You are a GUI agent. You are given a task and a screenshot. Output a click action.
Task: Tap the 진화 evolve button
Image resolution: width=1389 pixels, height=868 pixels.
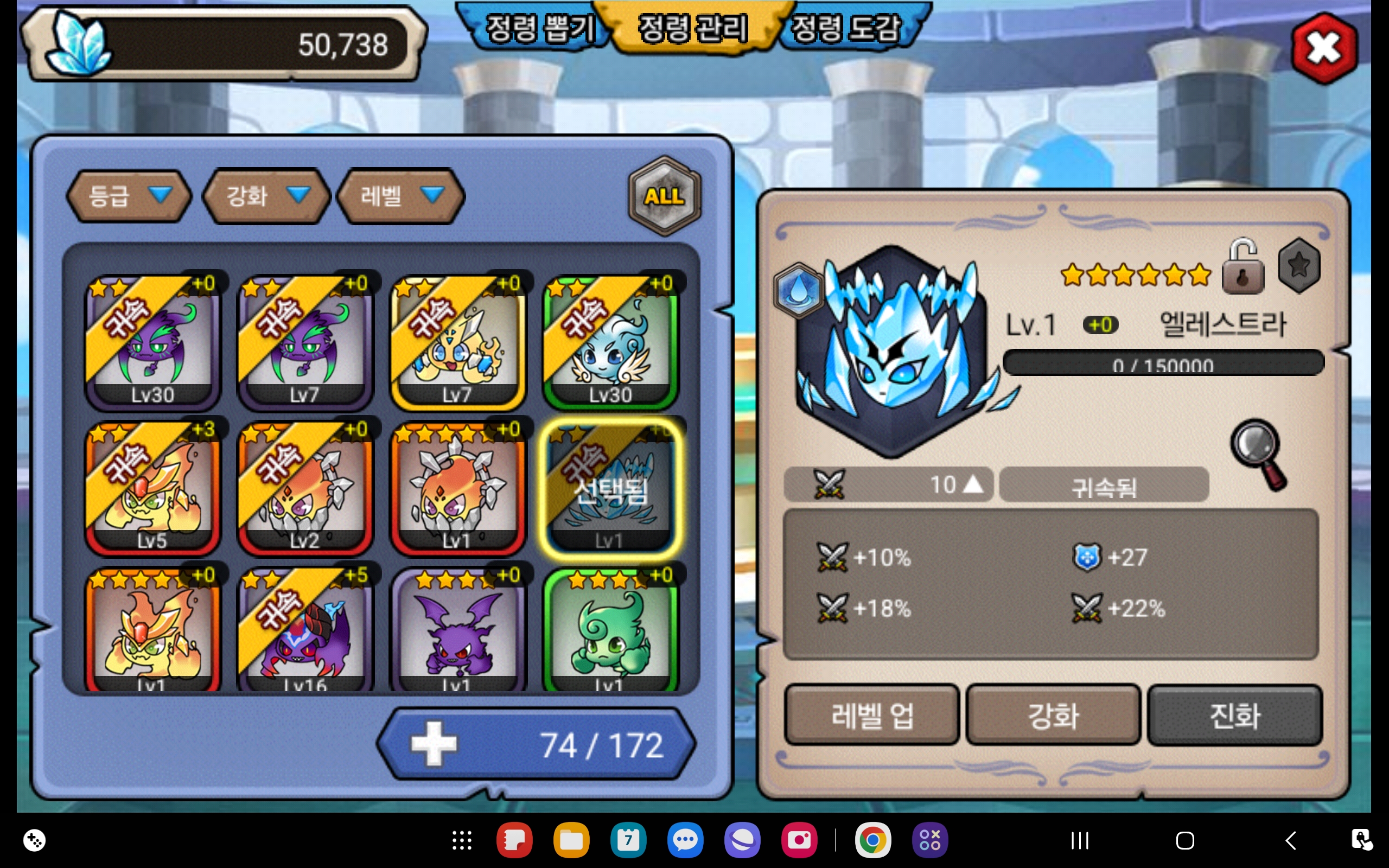coord(1234,716)
